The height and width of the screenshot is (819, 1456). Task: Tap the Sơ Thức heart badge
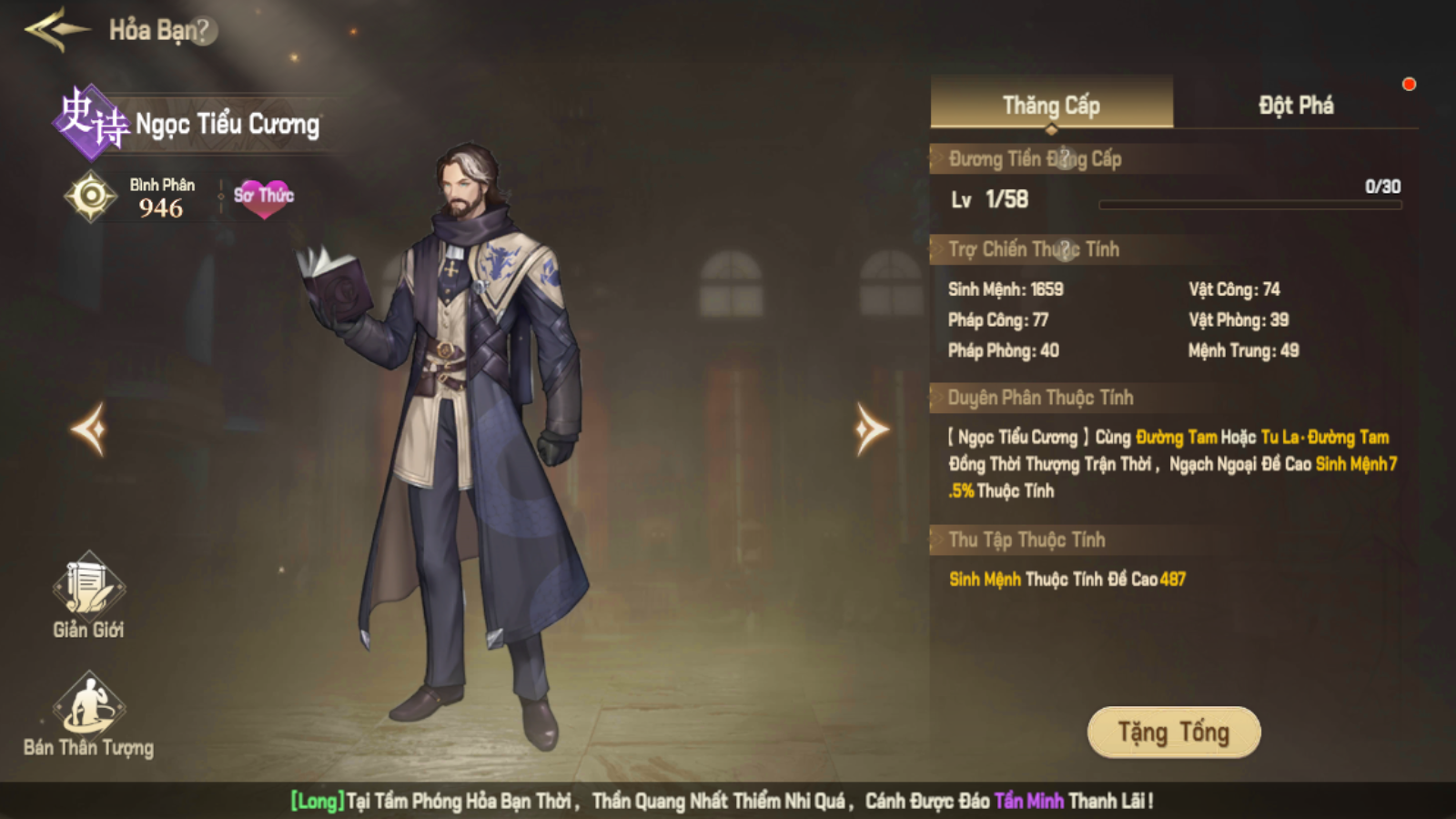tap(264, 197)
